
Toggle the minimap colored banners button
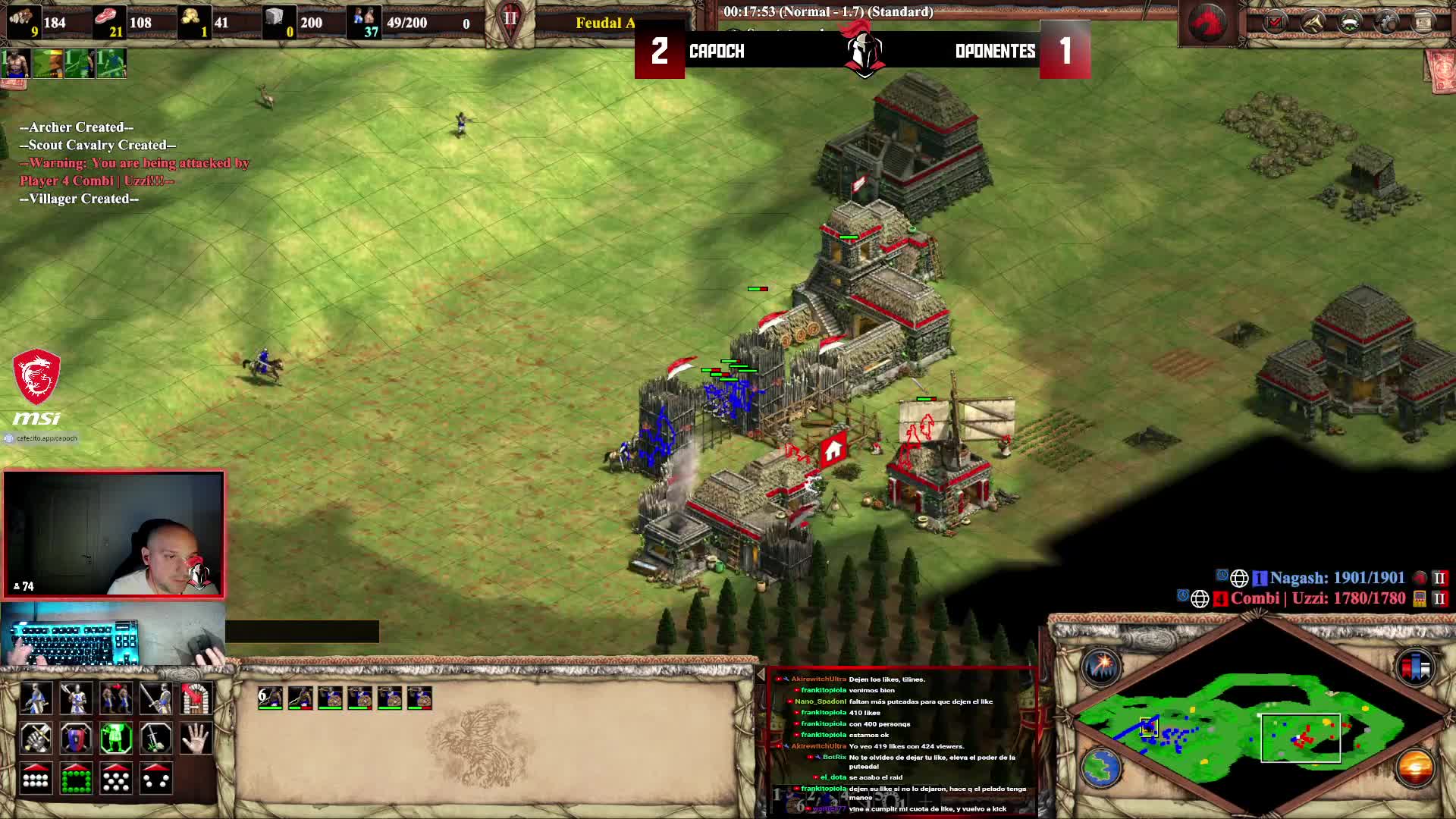pos(1415,667)
